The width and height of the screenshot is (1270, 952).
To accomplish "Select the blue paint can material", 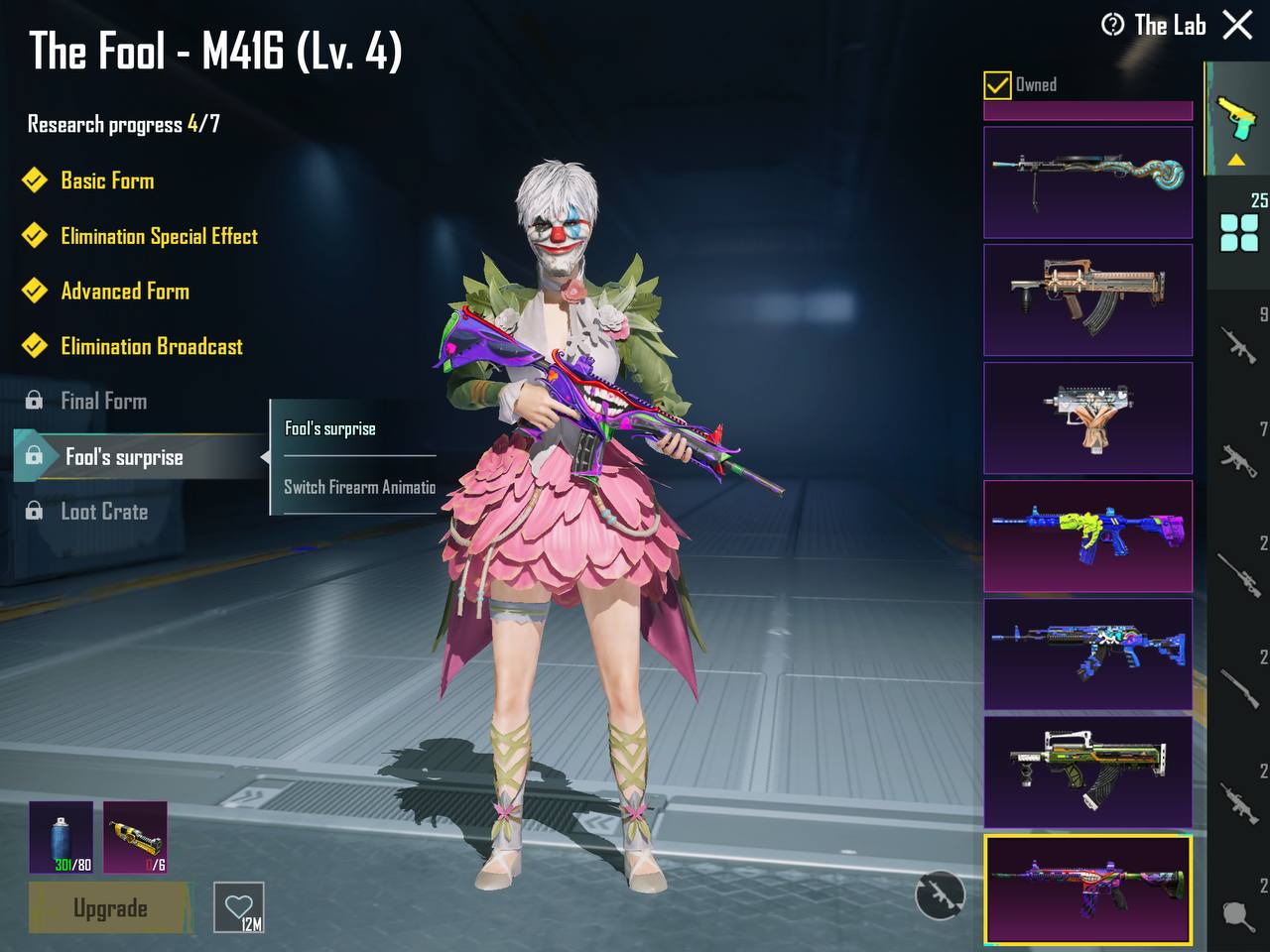I will click(62, 838).
